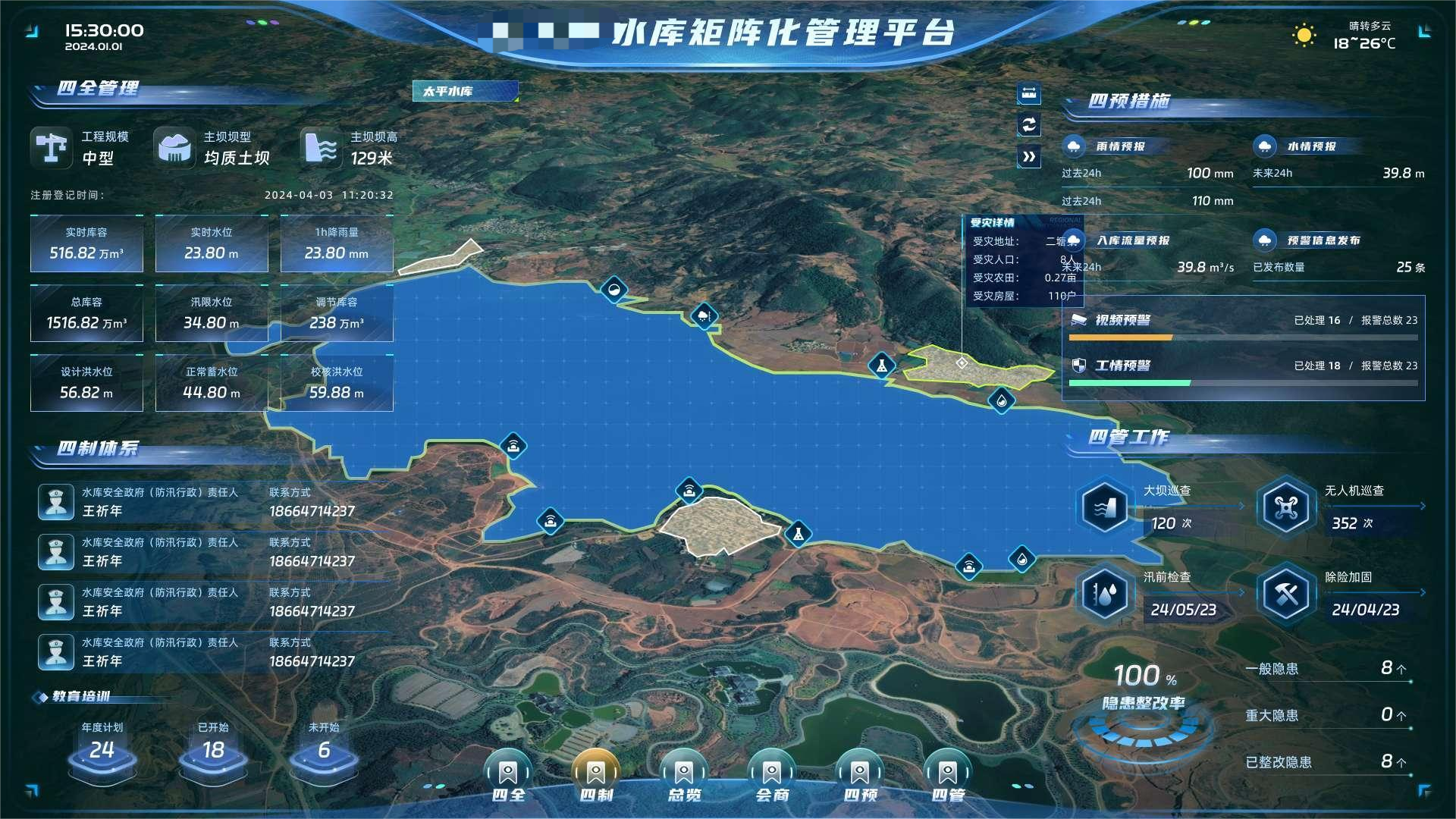Image resolution: width=1456 pixels, height=819 pixels.
Task: Click the refresh map tool
Action: tap(1028, 126)
